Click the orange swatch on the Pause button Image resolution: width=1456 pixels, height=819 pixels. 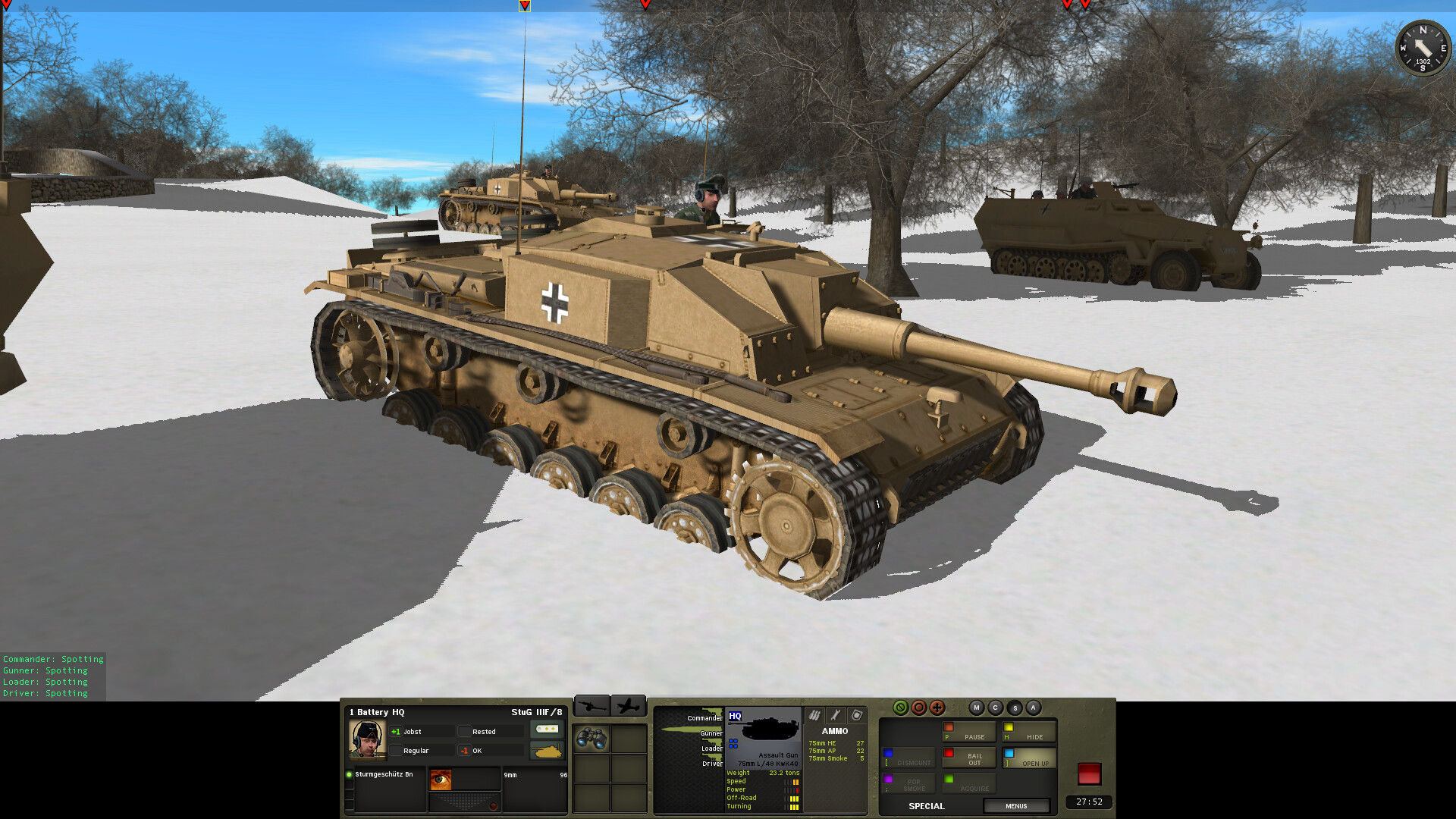click(949, 726)
